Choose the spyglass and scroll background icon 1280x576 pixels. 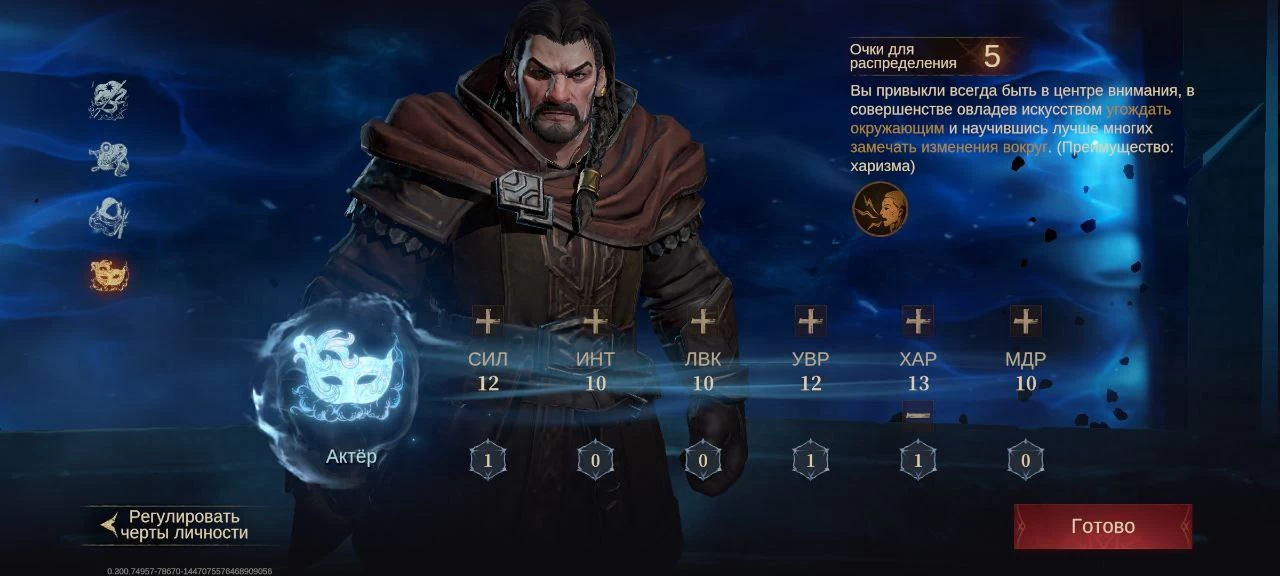click(x=109, y=158)
